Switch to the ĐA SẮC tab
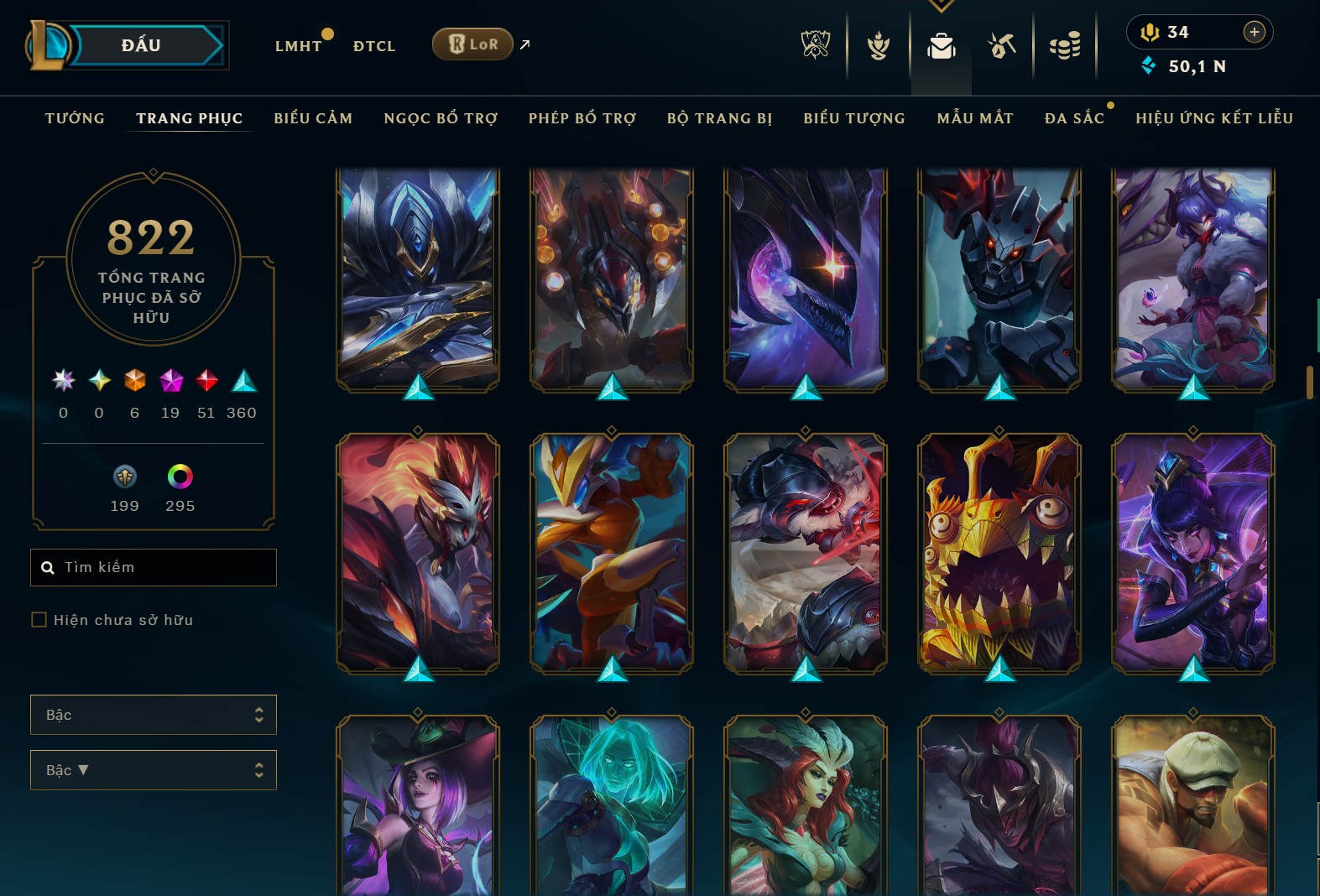 [1074, 118]
